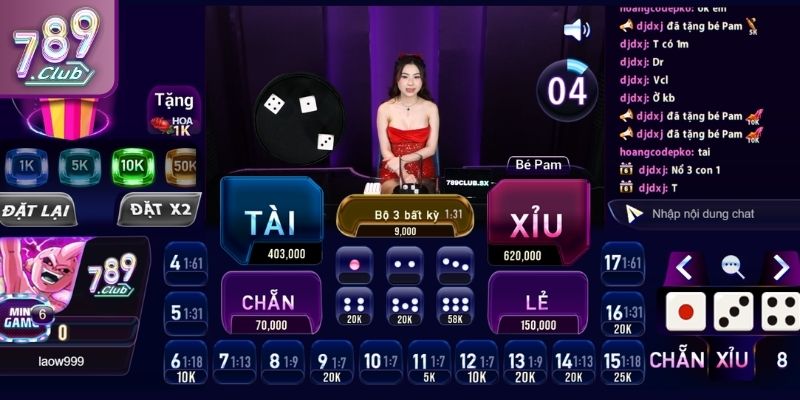Toggle the sound speaker icon
The height and width of the screenshot is (400, 800).
pyautogui.click(x=577, y=29)
